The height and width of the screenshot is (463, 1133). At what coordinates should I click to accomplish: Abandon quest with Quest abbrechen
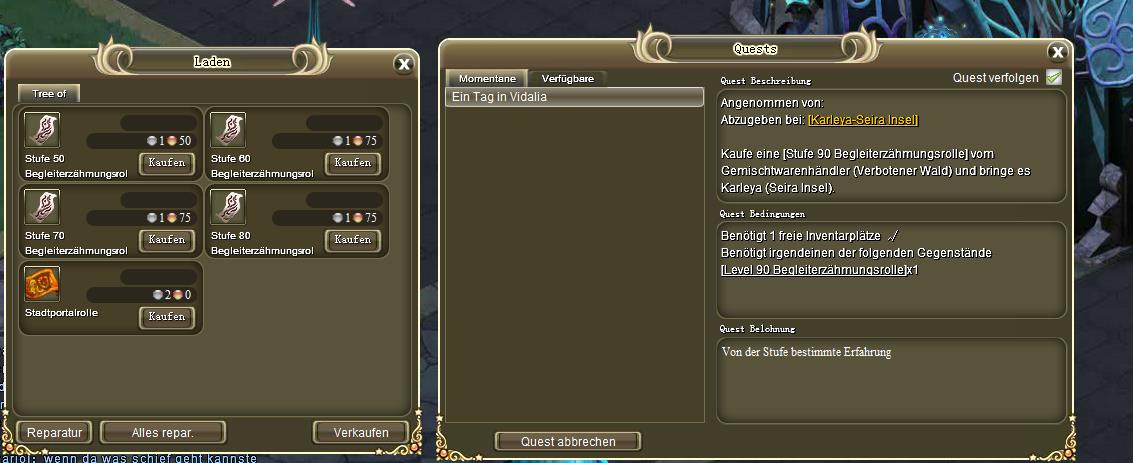coord(568,441)
